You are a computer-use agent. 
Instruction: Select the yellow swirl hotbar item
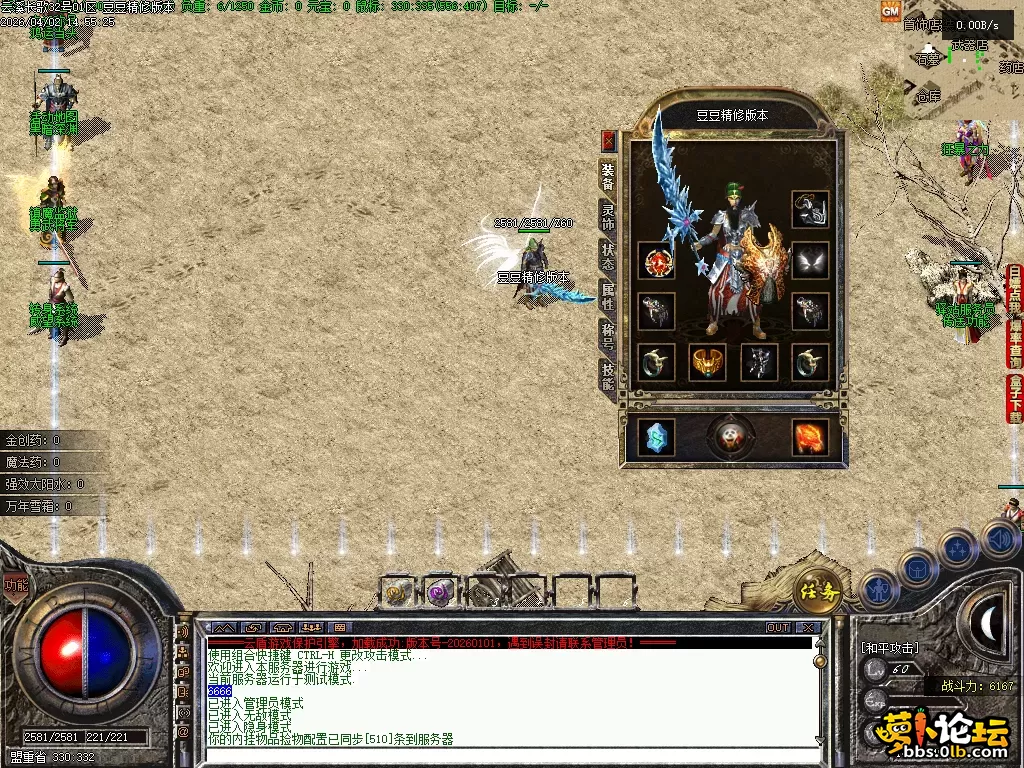click(397, 593)
